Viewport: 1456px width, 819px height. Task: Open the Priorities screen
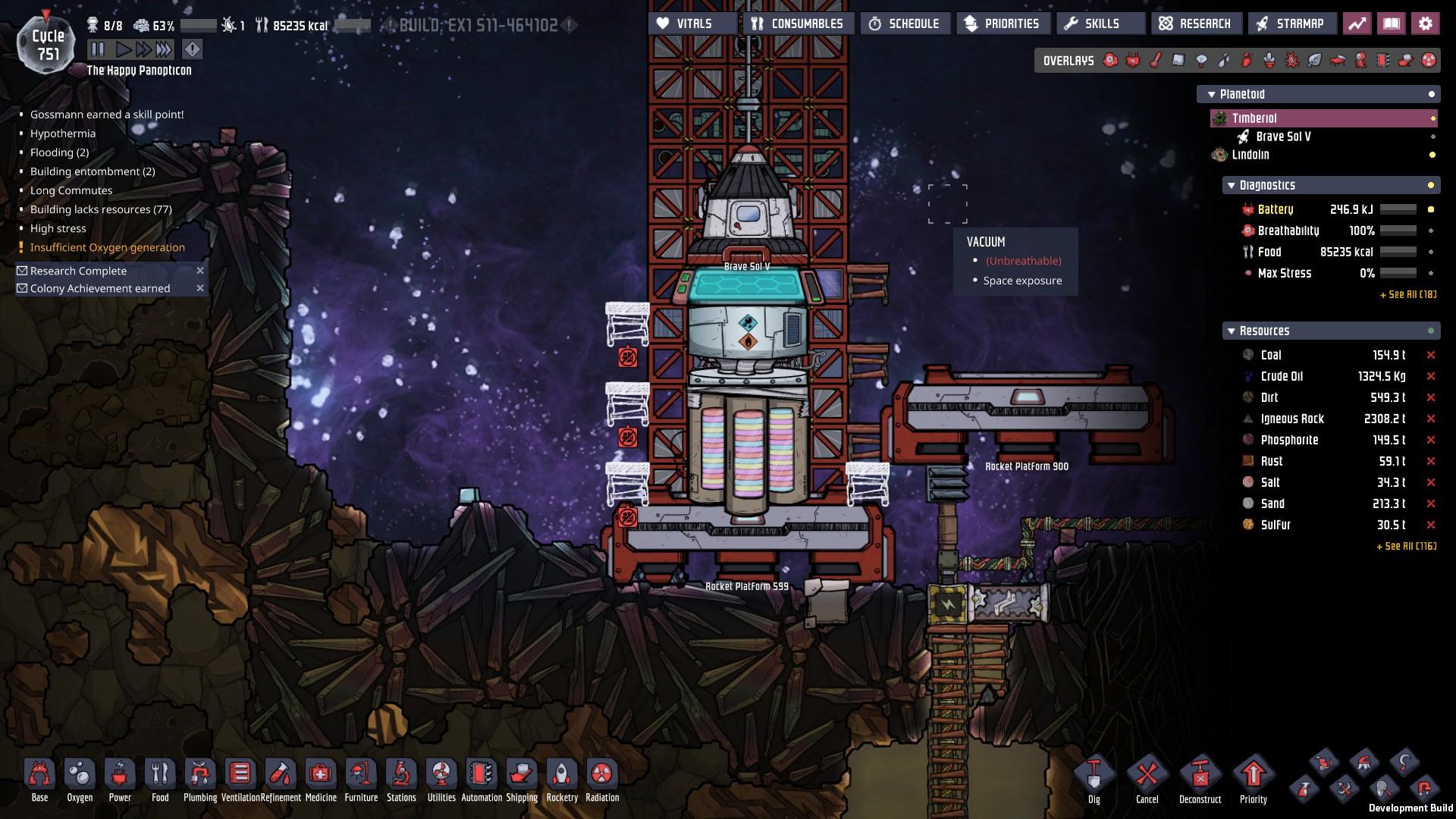tap(1003, 24)
